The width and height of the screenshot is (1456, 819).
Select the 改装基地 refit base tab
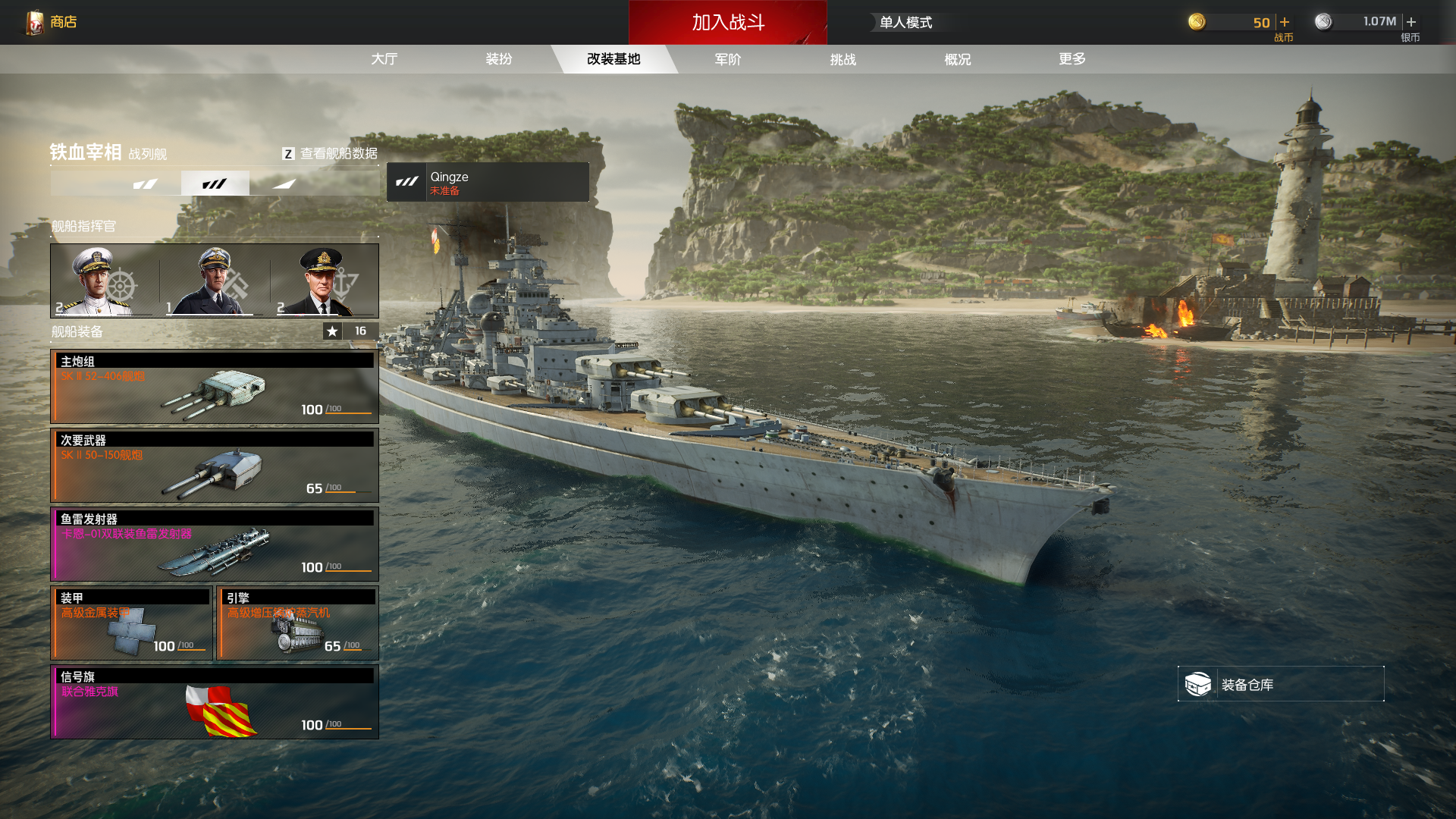coord(613,59)
